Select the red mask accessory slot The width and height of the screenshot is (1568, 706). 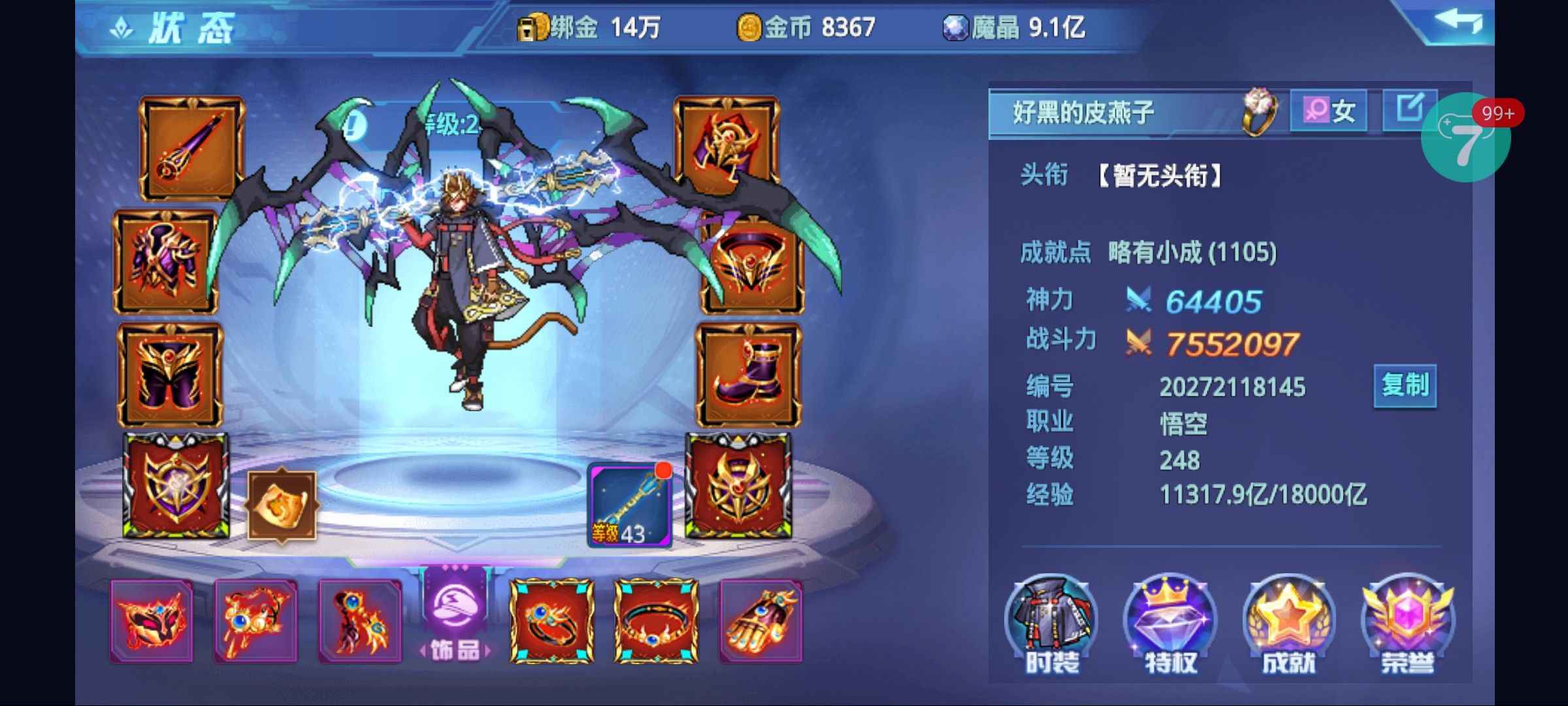pyautogui.click(x=152, y=621)
